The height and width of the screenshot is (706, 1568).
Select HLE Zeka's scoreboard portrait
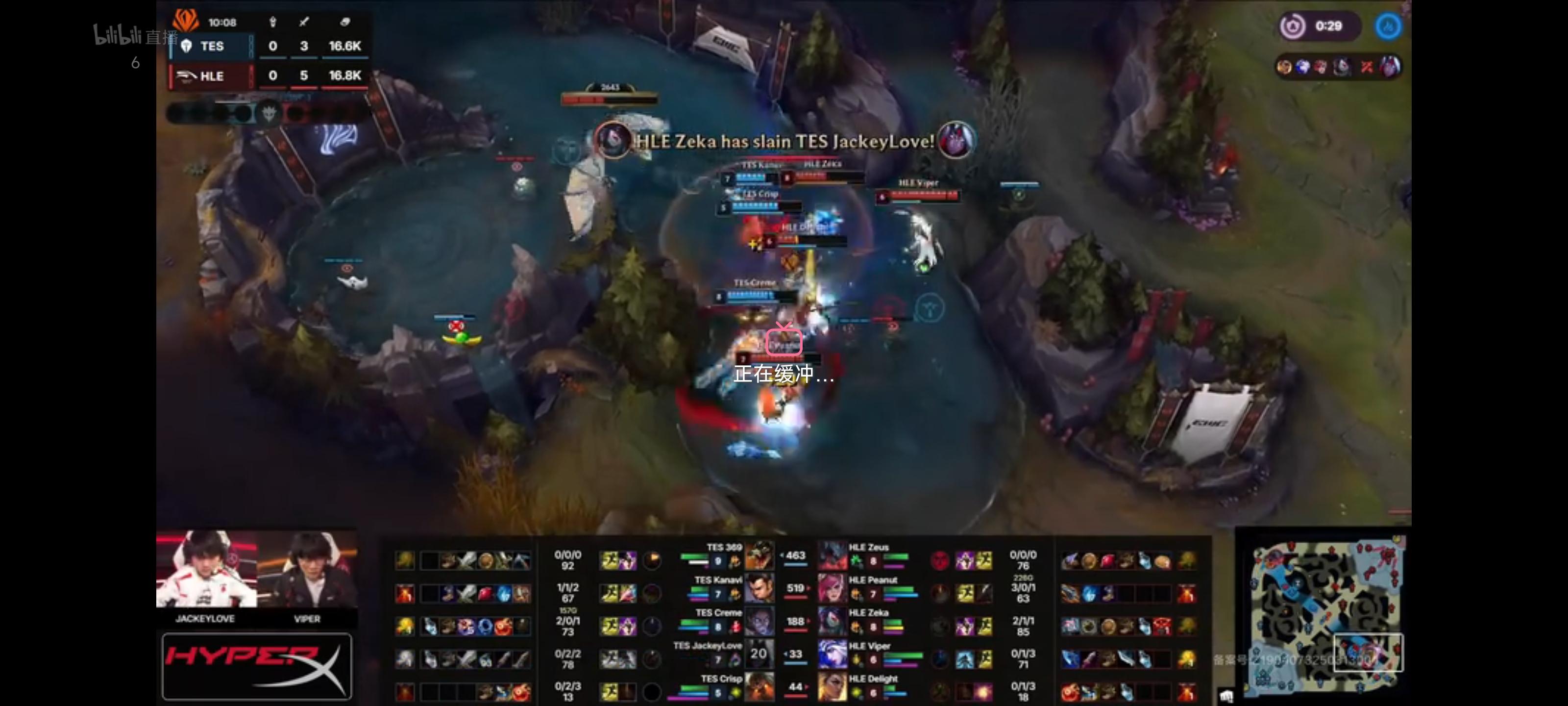click(832, 621)
